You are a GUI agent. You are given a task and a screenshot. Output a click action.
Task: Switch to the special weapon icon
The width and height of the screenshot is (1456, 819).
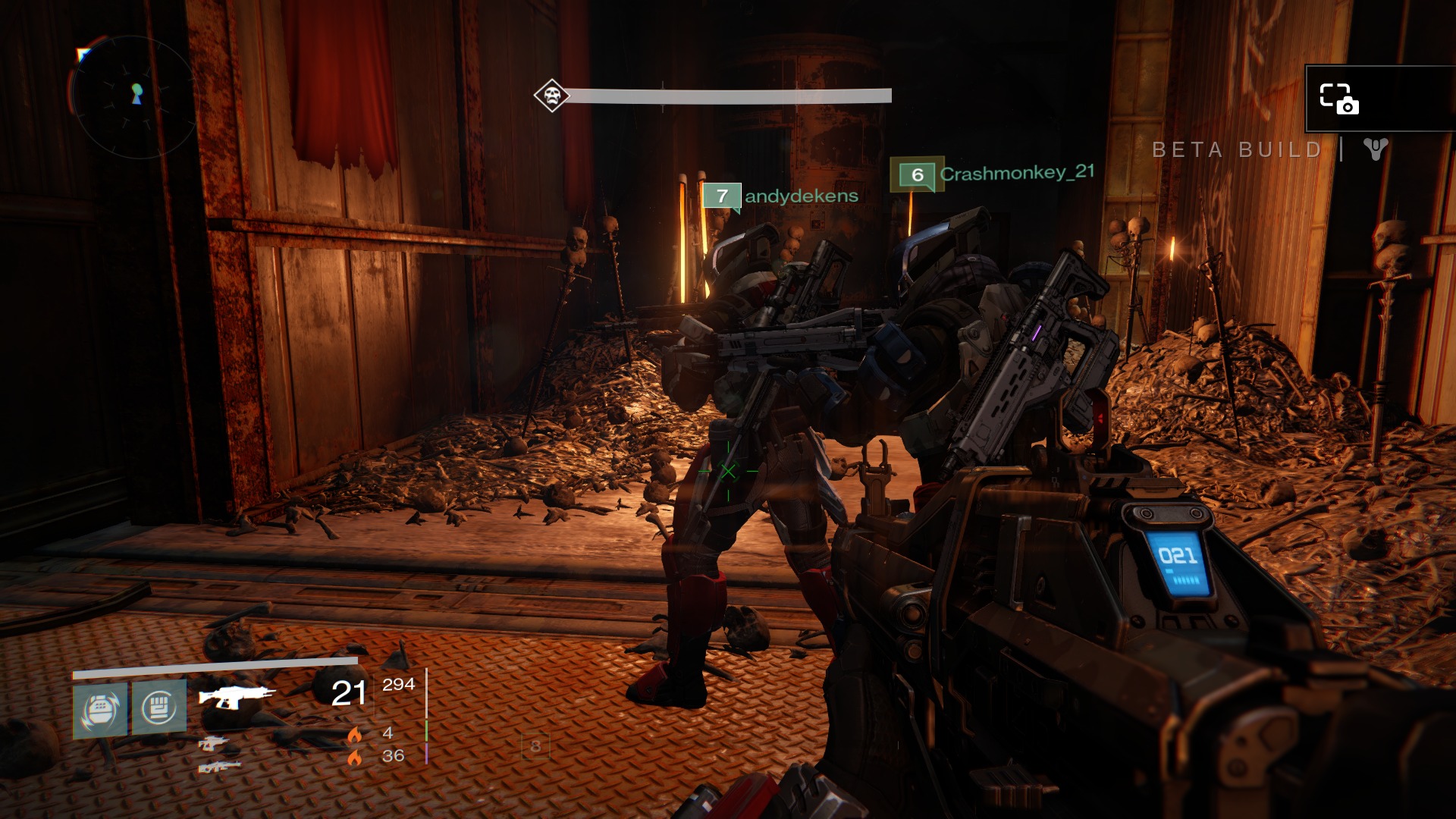point(212,743)
